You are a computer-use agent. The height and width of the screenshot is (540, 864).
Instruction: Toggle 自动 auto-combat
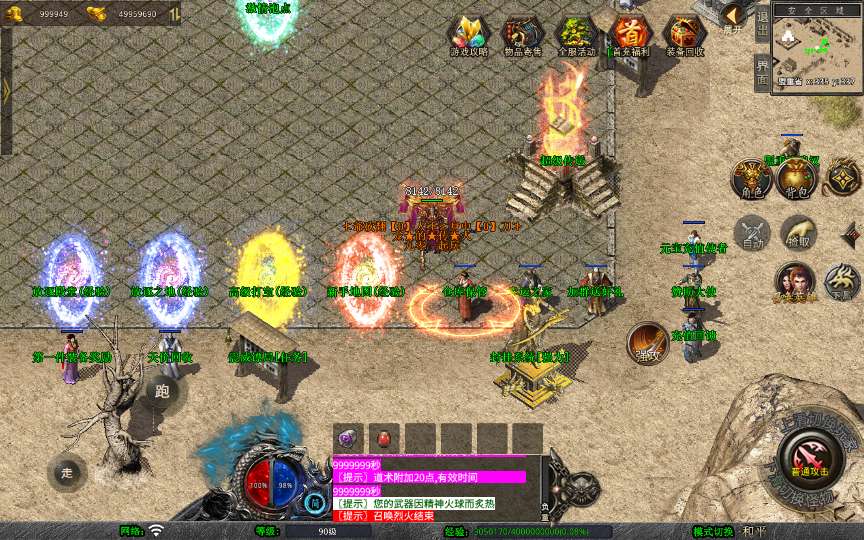point(752,232)
